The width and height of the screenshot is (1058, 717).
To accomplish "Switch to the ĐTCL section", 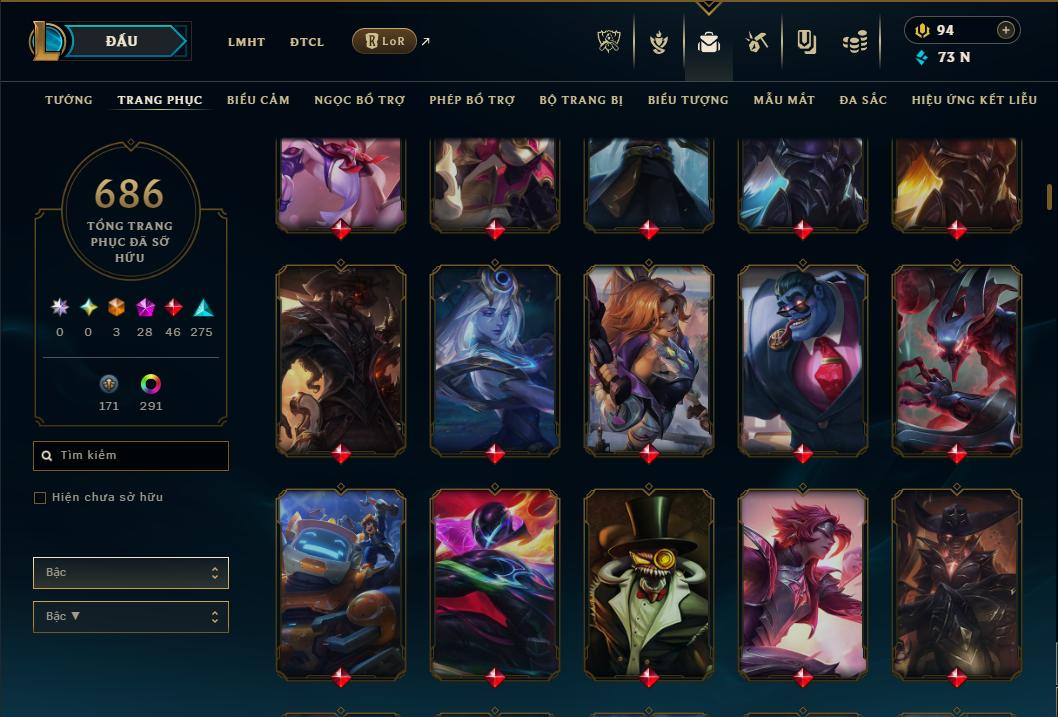I will point(307,42).
